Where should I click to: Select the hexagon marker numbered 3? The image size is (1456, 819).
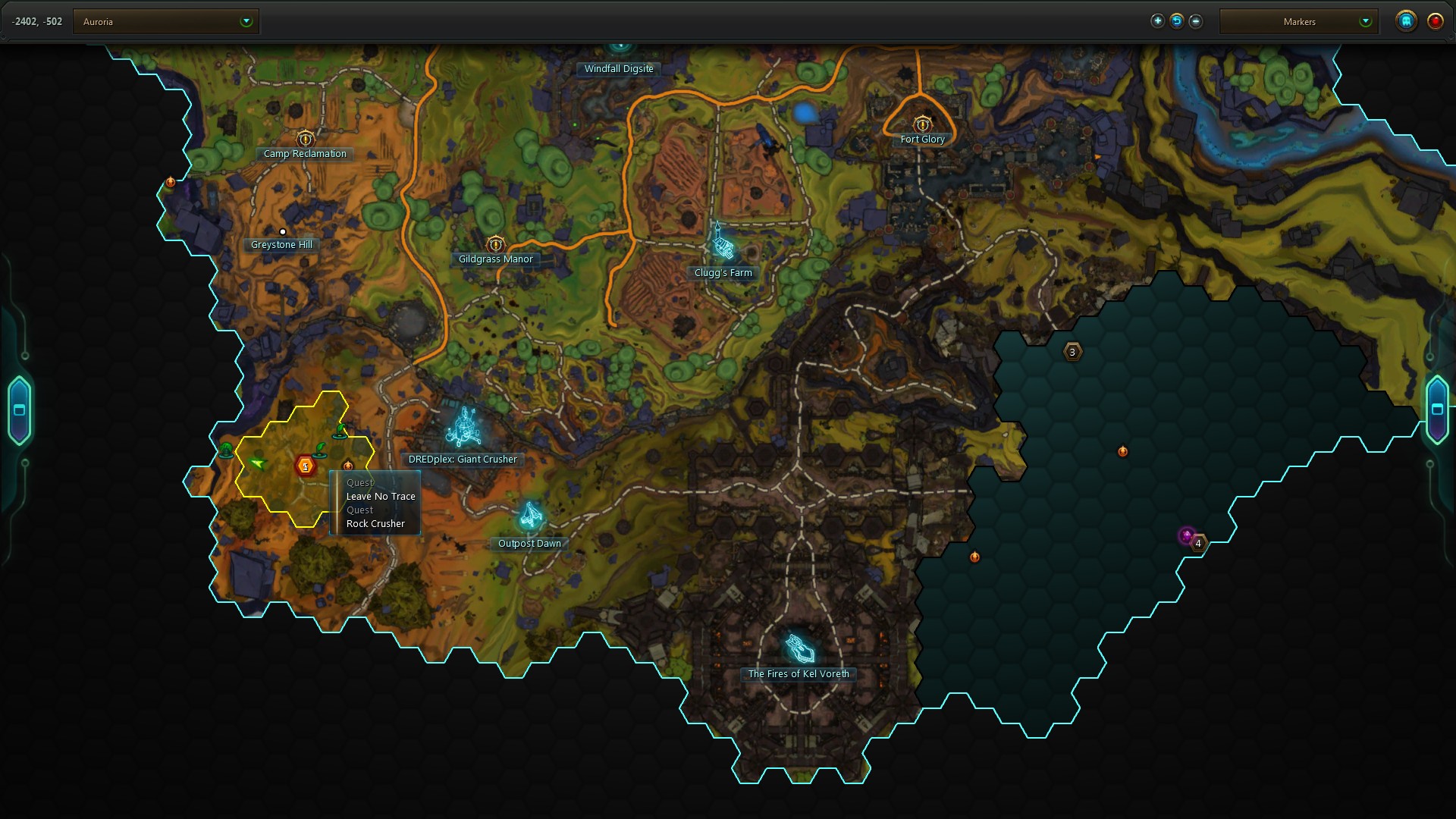tap(1072, 352)
